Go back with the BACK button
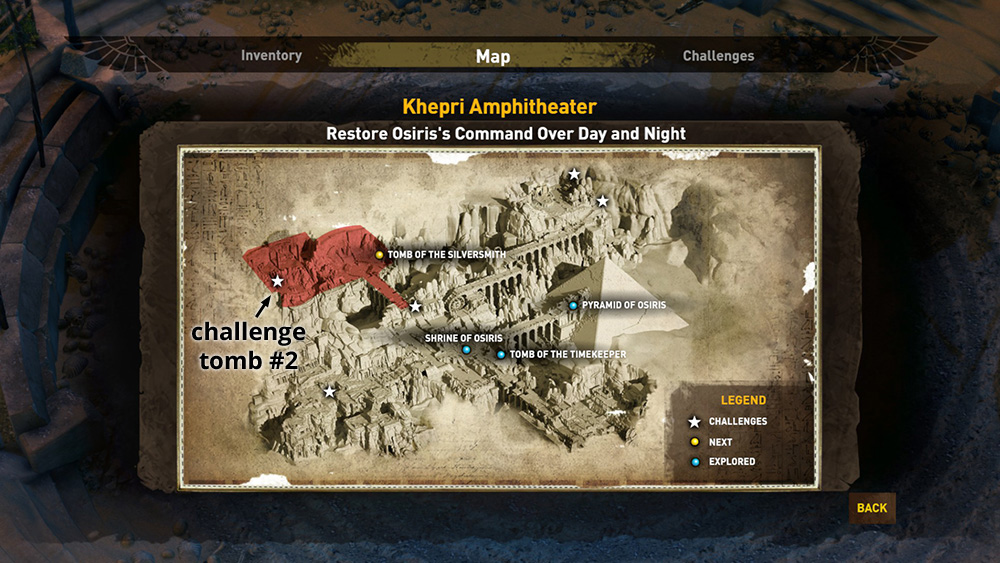Image resolution: width=1000 pixels, height=563 pixels. (872, 508)
